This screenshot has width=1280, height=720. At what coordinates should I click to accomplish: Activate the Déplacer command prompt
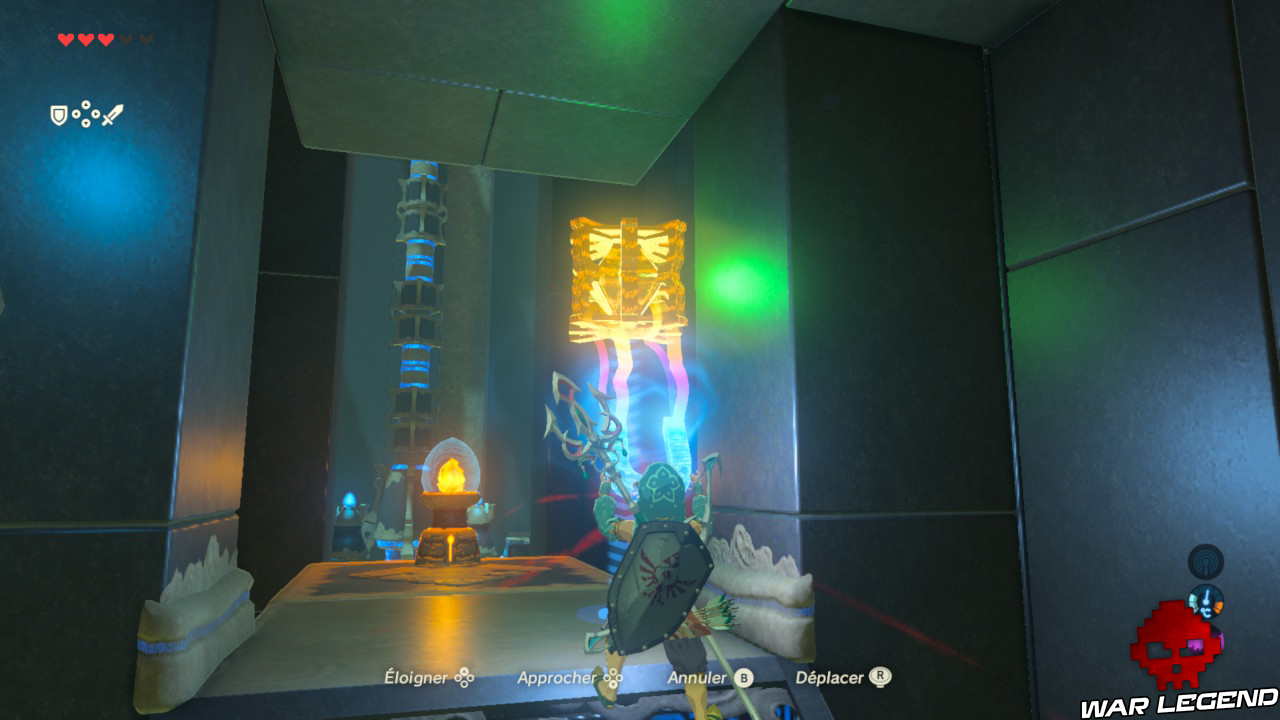tap(832, 678)
